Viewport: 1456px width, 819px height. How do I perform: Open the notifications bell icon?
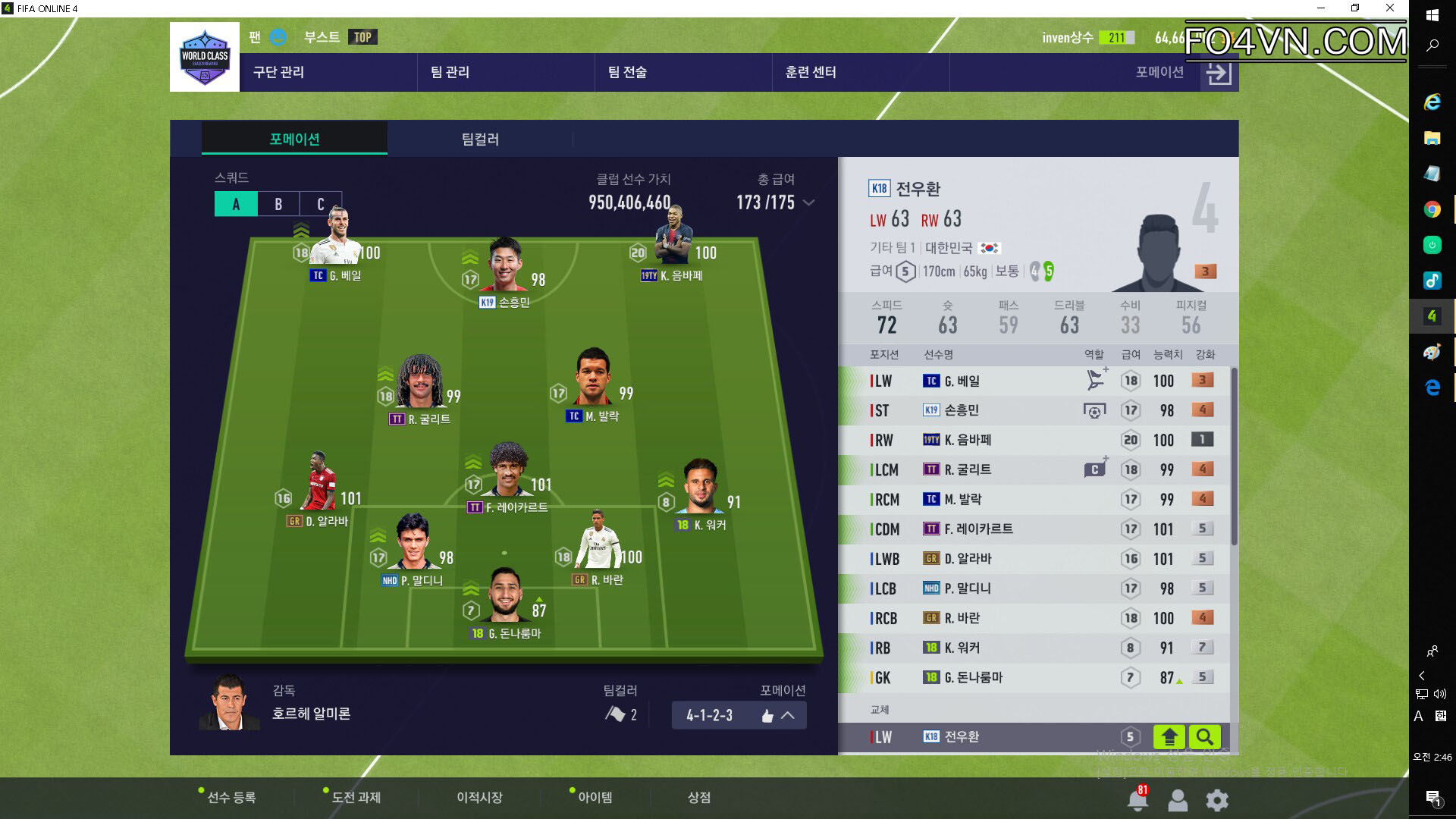(1137, 799)
